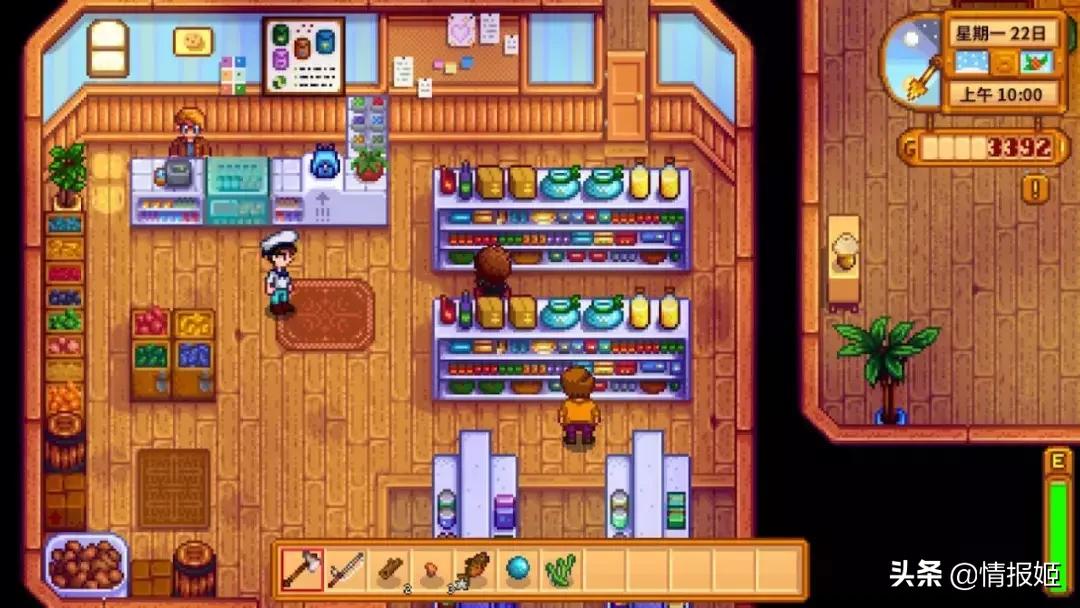This screenshot has width=1080, height=608.
Task: Click the winter holly season icon
Action: [x=1035, y=62]
